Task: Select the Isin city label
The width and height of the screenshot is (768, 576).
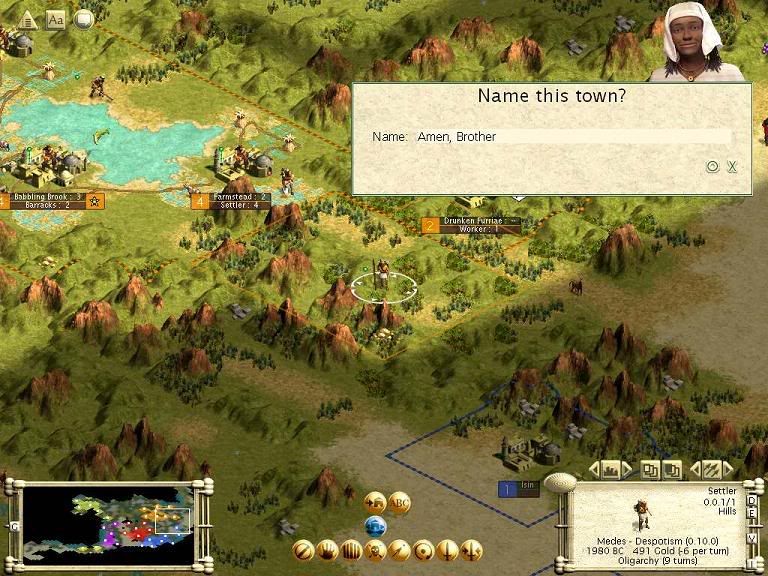Action: 520,488
